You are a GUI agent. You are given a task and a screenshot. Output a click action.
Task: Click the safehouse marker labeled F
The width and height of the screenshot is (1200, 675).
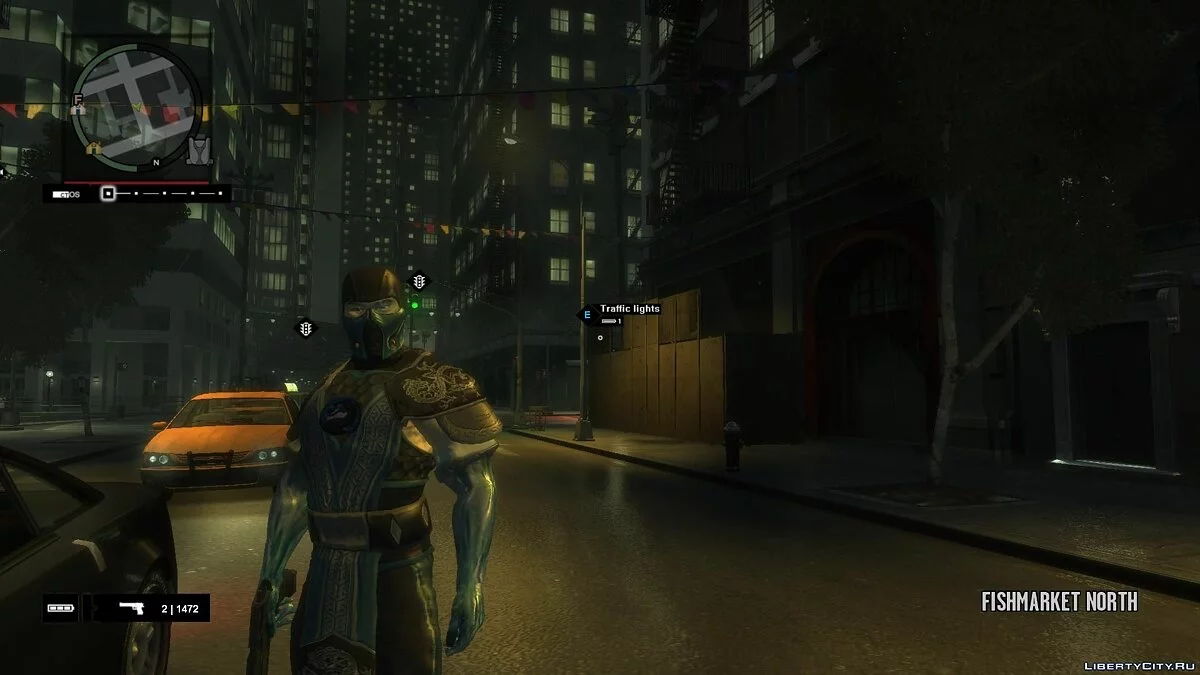pos(77,101)
